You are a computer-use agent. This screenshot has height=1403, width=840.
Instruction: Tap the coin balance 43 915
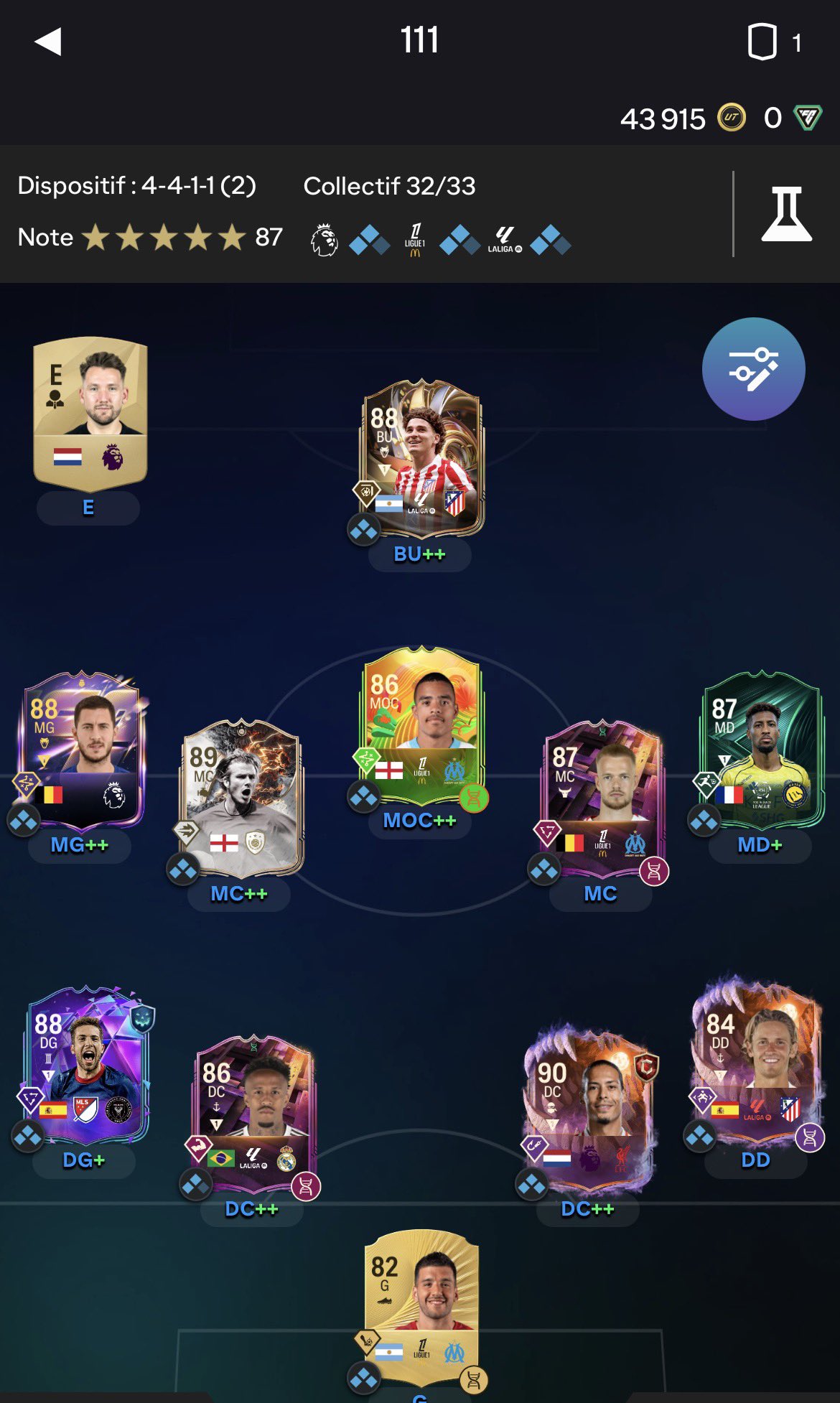pos(663,118)
